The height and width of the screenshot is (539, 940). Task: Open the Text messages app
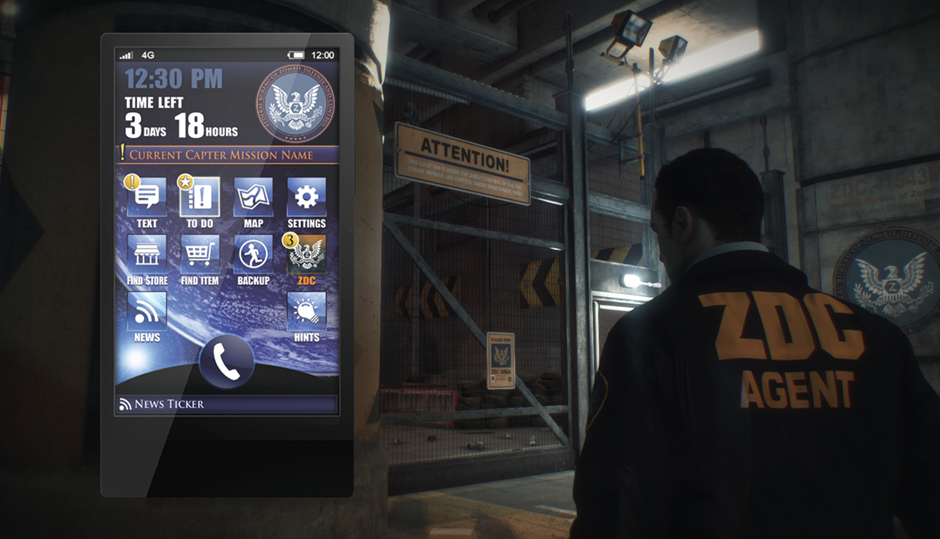pos(147,197)
